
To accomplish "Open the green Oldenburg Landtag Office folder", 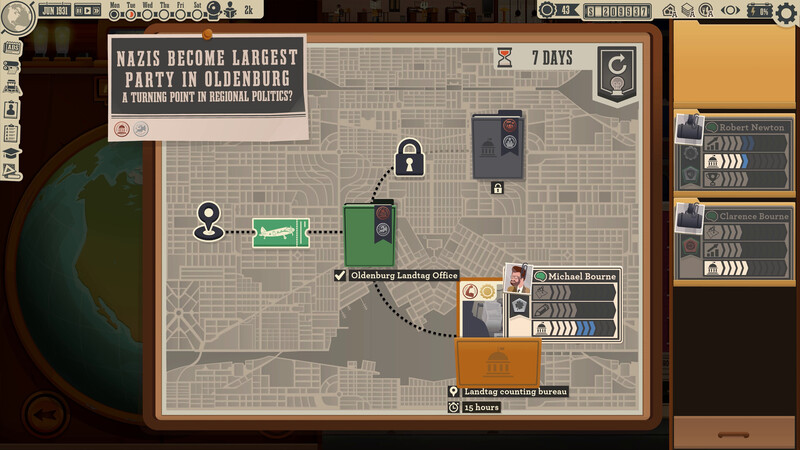I will tap(370, 236).
